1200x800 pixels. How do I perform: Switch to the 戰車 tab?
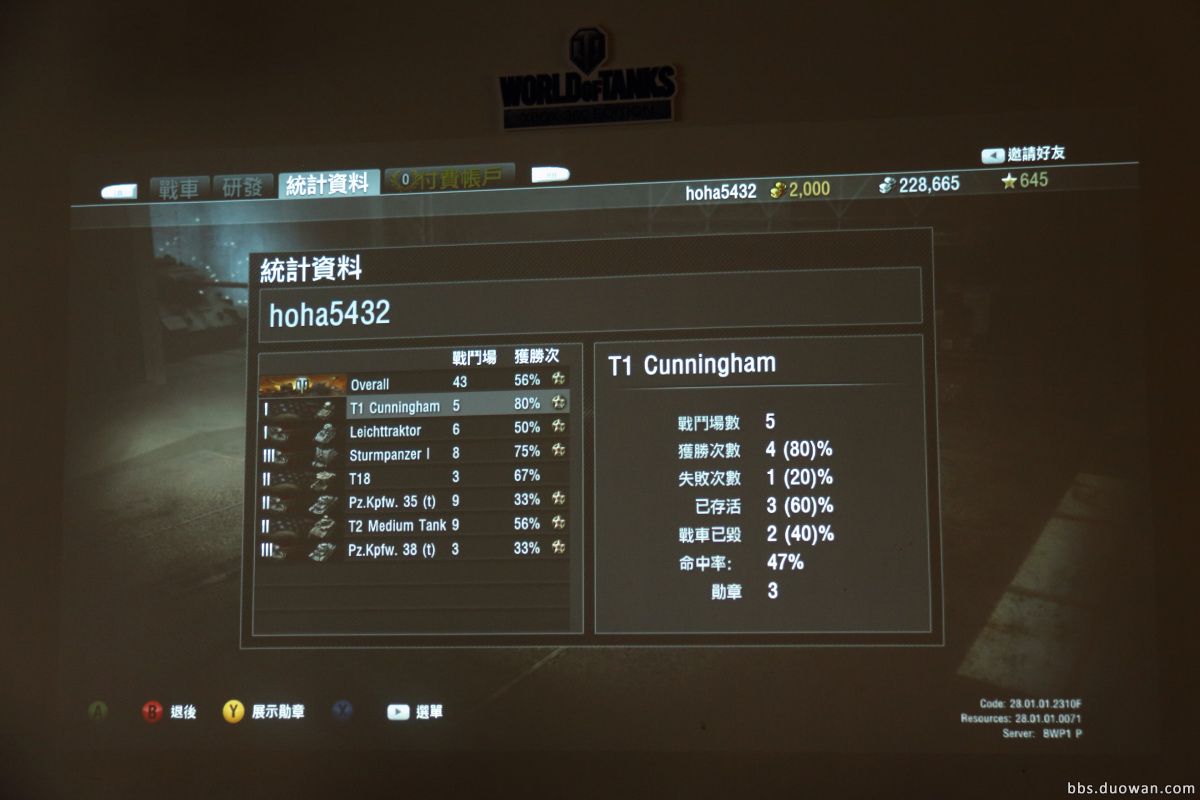pos(180,188)
